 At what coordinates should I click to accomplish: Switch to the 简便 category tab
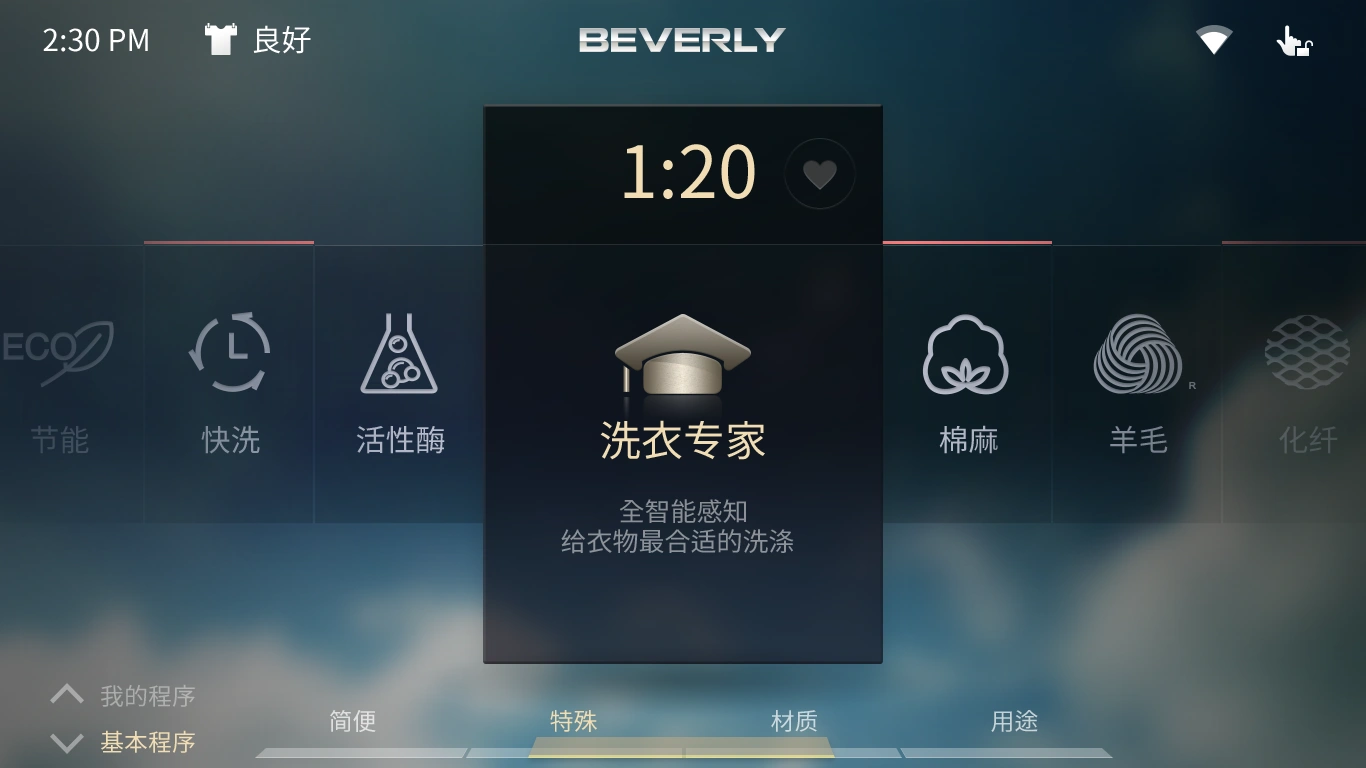[x=352, y=720]
